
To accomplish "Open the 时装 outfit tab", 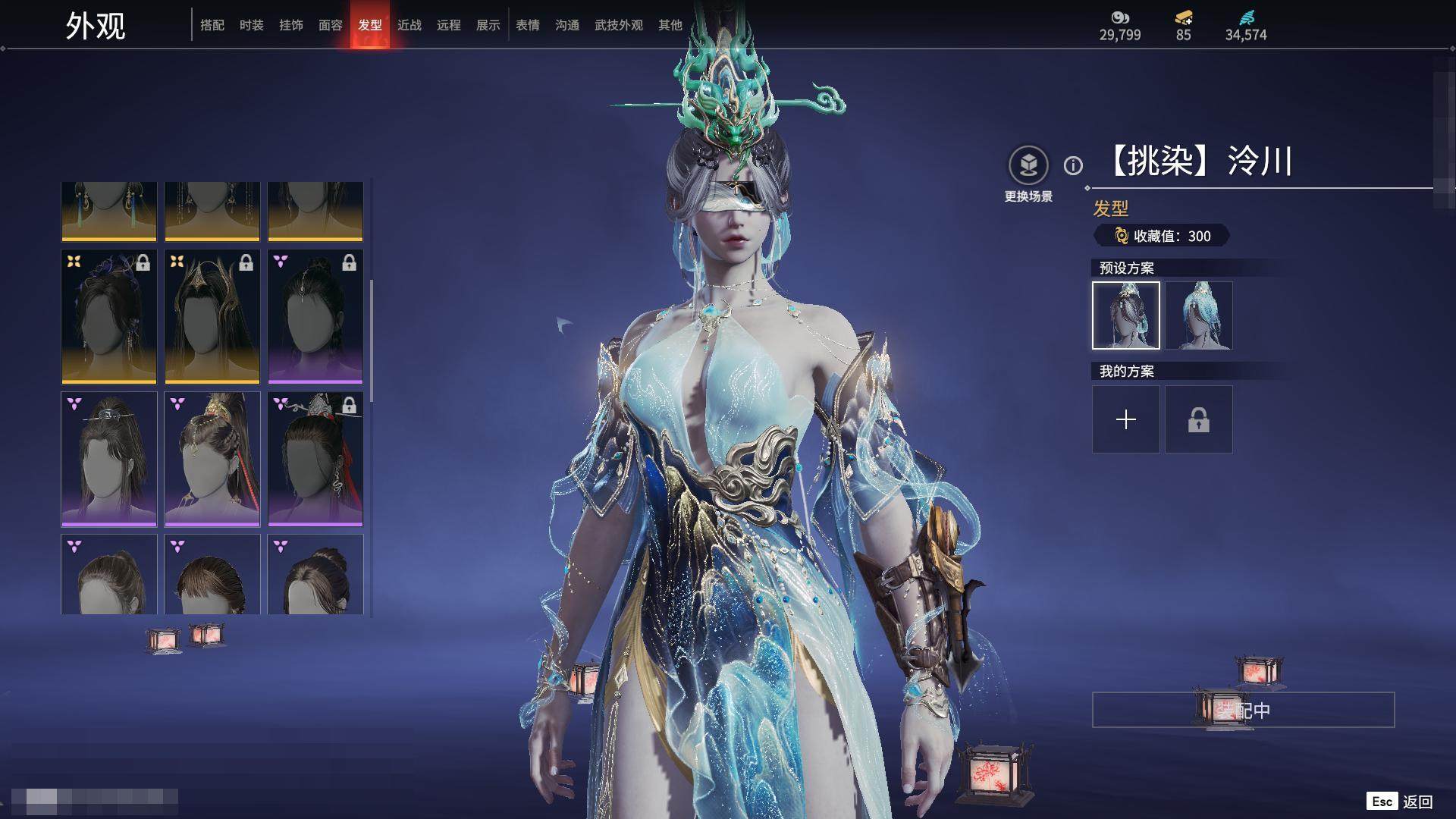I will tap(252, 25).
